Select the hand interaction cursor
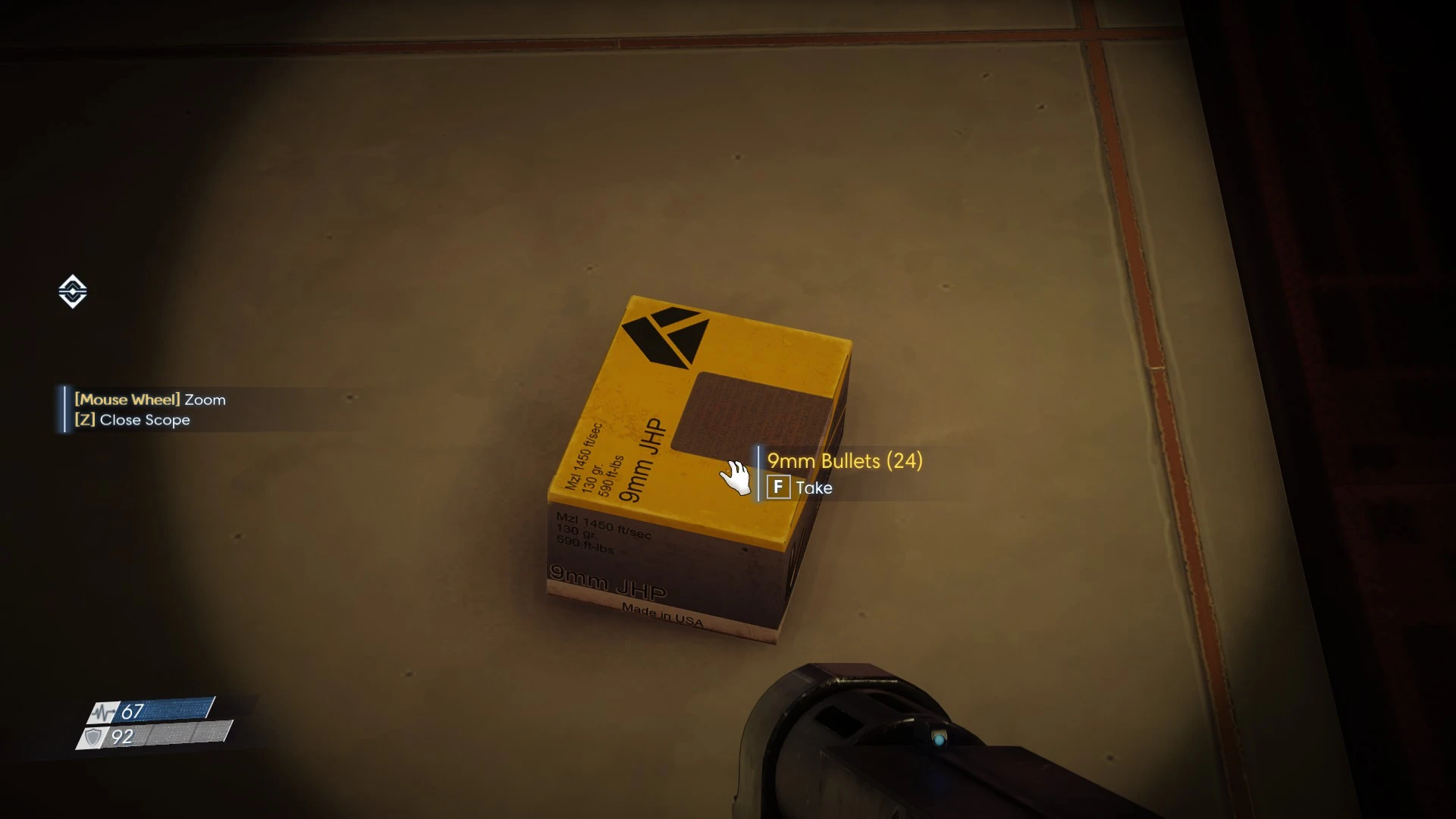The image size is (1456, 819). (736, 476)
